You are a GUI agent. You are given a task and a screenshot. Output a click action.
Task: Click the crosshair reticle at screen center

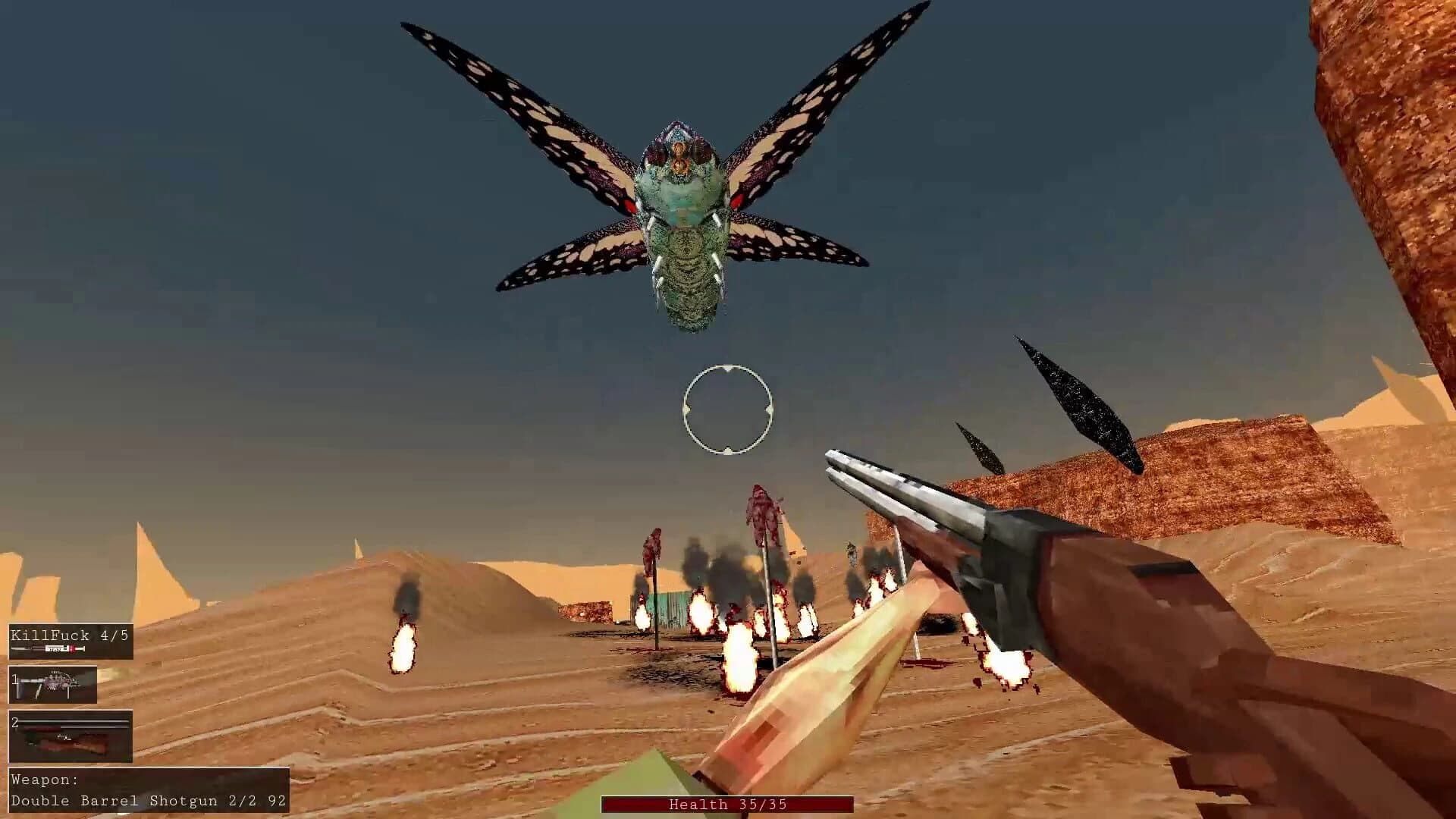(728, 409)
